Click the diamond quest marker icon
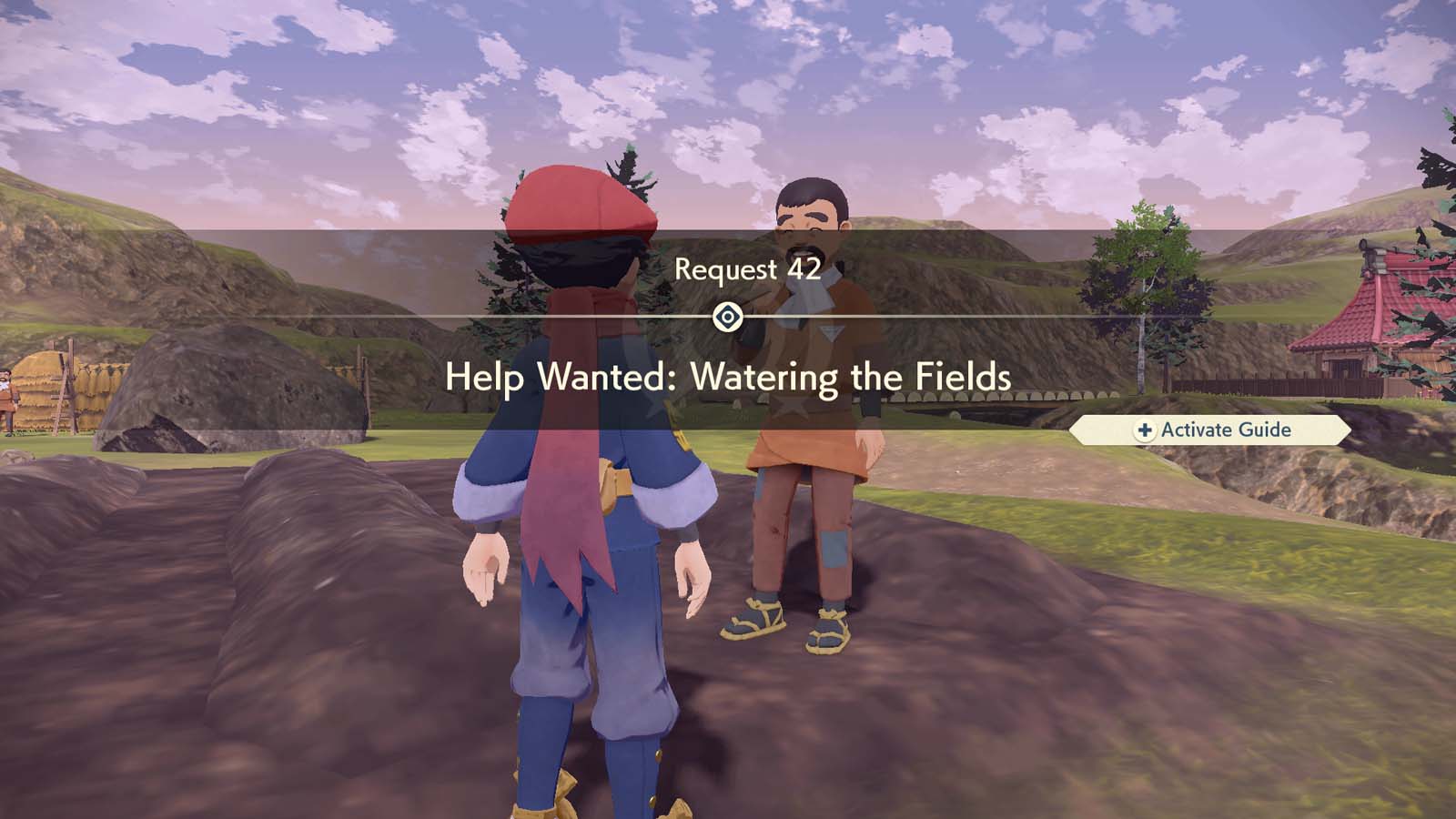 tap(728, 317)
